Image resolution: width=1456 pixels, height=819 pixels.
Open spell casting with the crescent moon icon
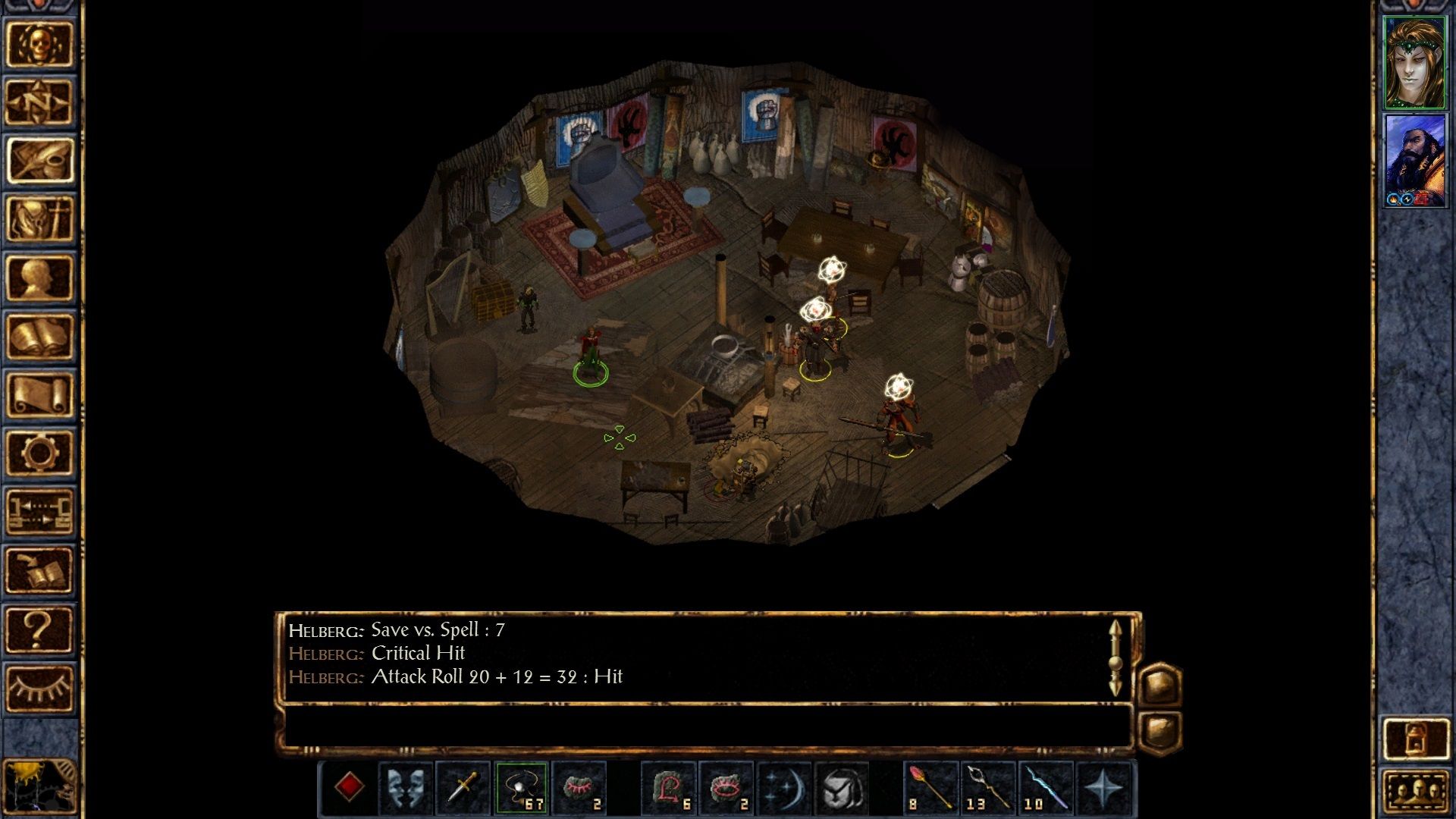pyautogui.click(x=784, y=789)
